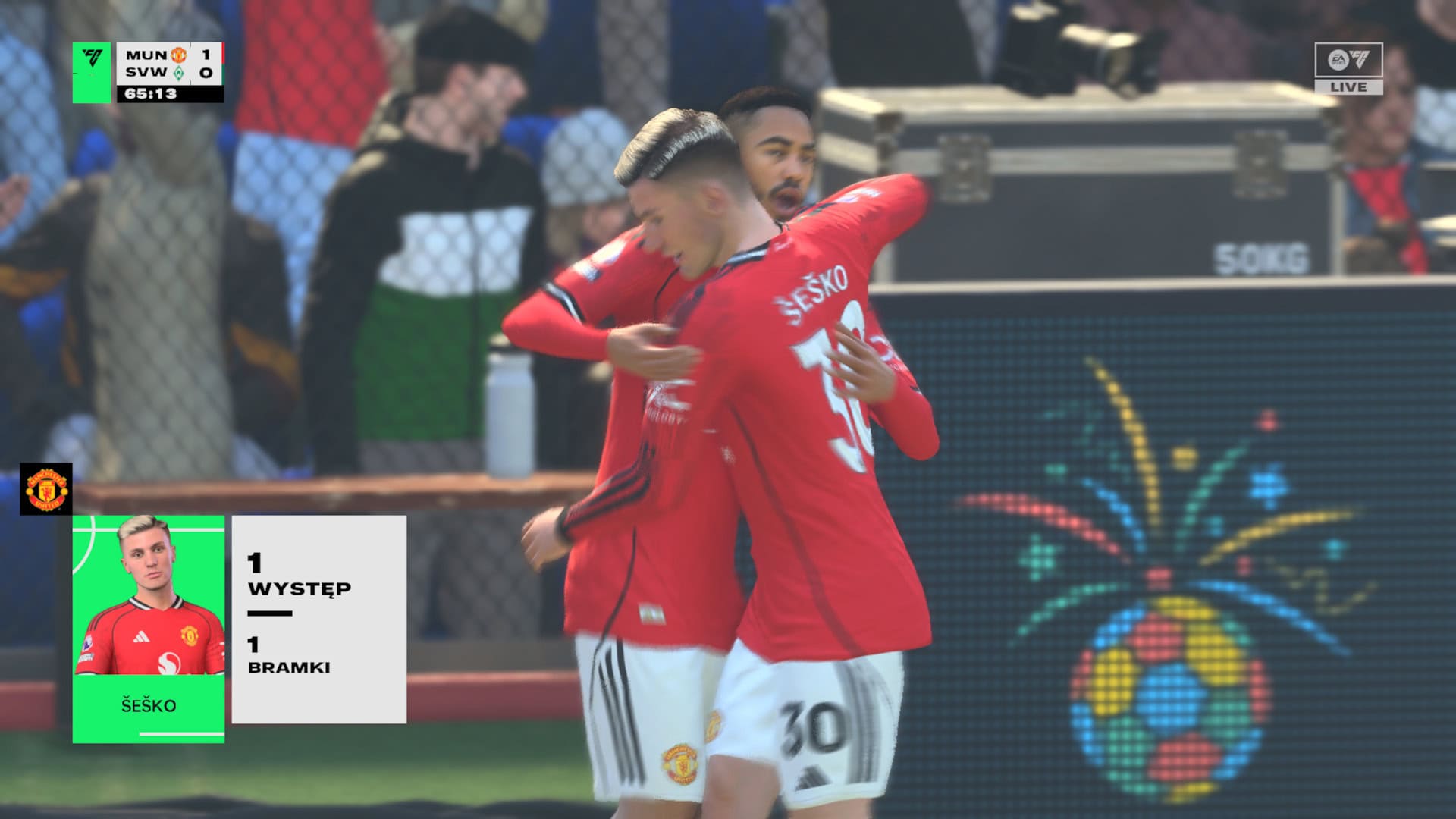Click the Šeško player portrait card
The image size is (1456, 819).
pos(149,628)
